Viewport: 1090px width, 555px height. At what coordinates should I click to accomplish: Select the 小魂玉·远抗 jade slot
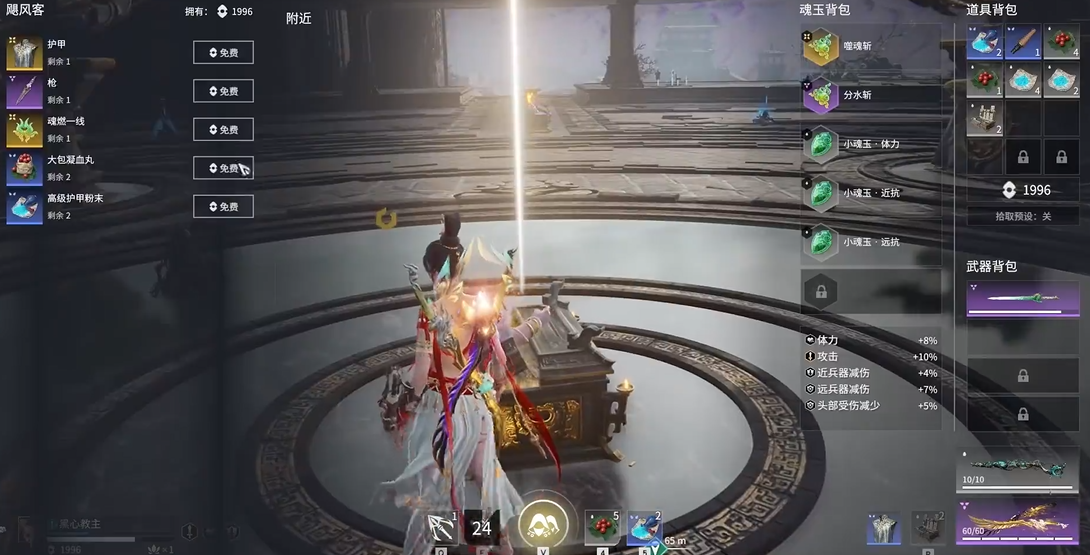(870, 241)
